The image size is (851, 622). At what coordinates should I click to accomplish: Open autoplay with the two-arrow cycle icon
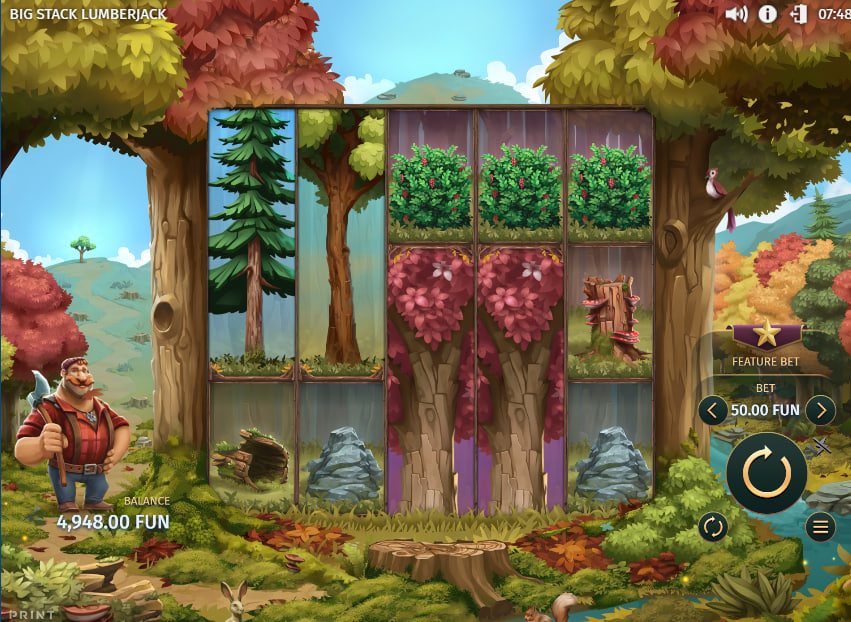coord(713,526)
